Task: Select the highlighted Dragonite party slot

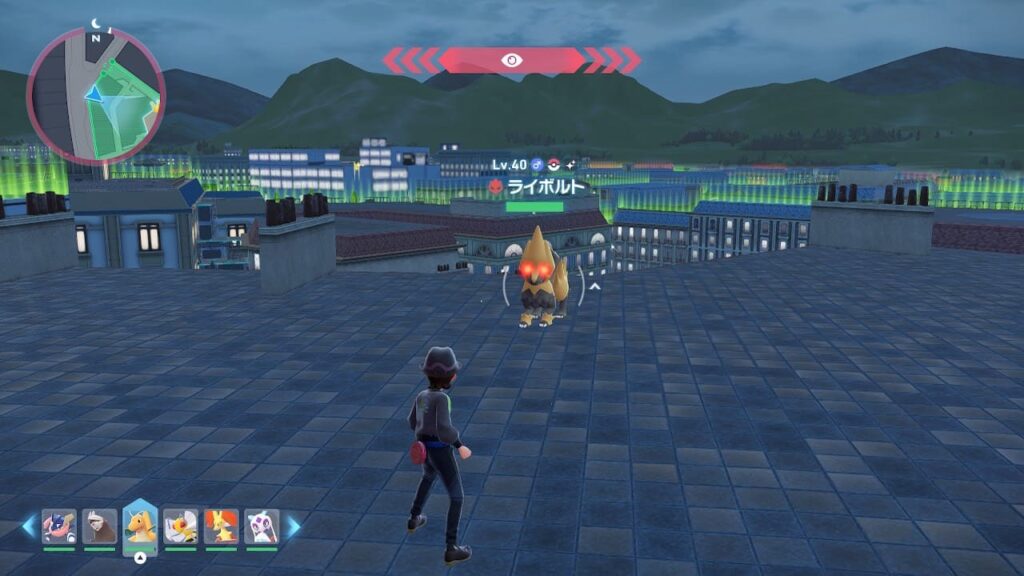Action: [140, 525]
